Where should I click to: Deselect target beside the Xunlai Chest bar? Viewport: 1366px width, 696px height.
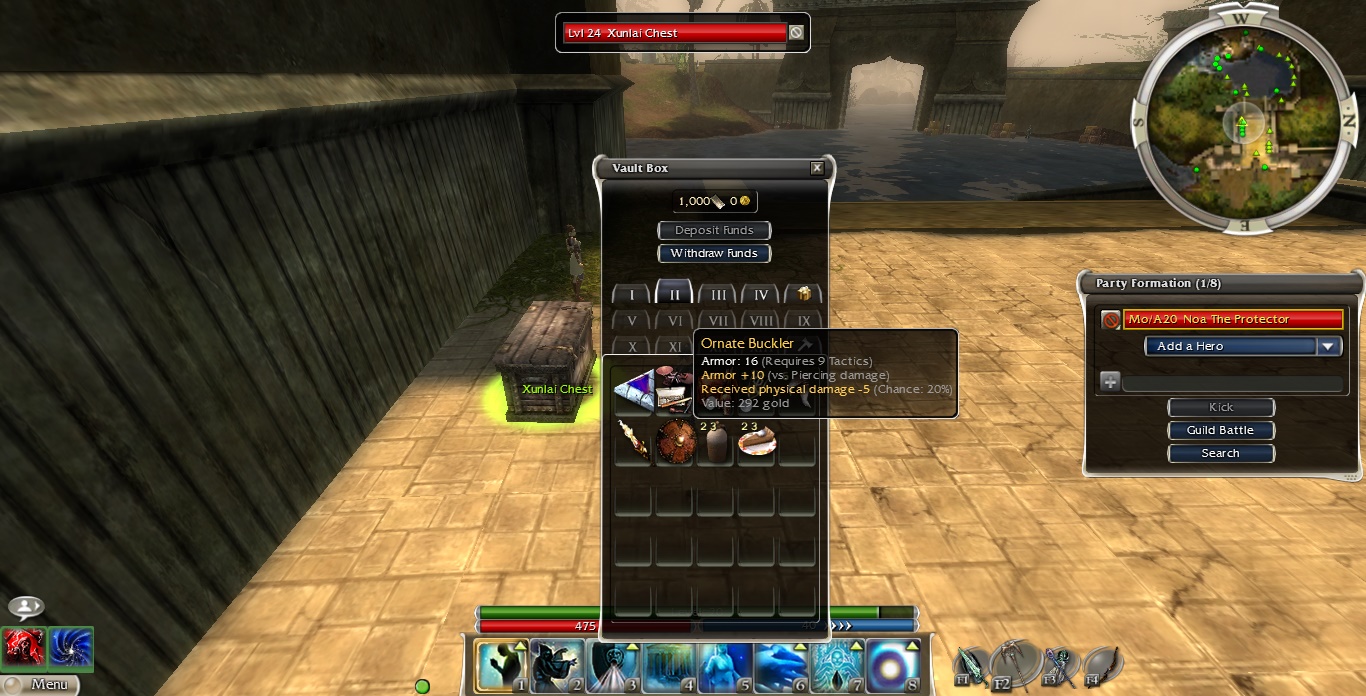tap(796, 33)
